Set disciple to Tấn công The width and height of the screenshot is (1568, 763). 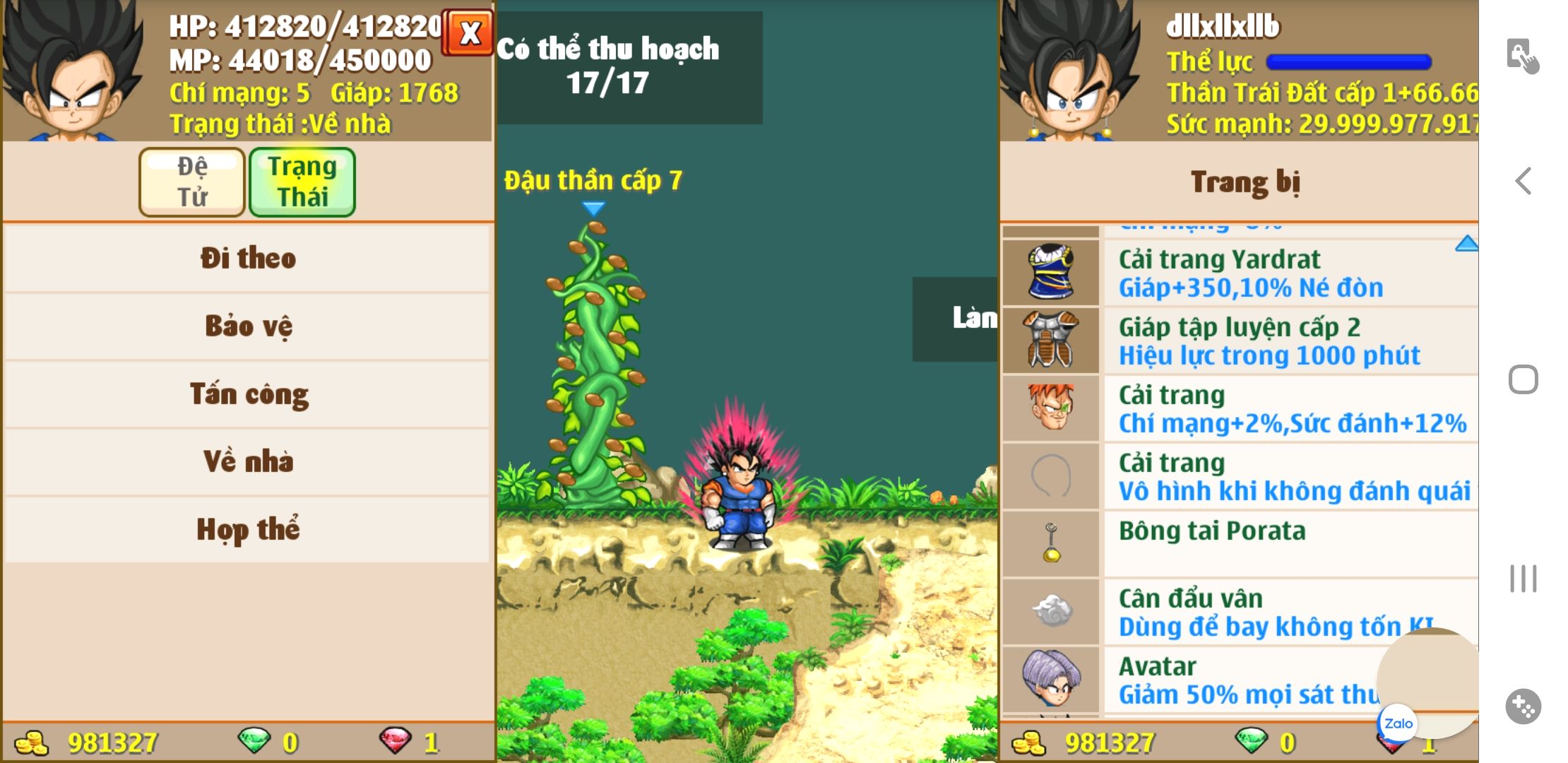click(247, 394)
